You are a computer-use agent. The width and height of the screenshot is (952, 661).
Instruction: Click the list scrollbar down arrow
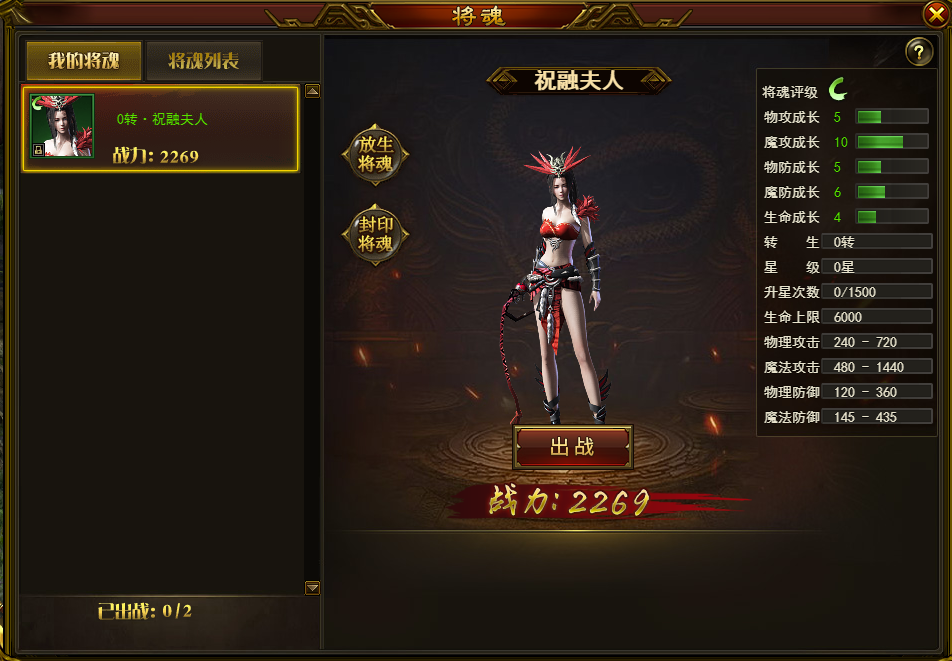[312, 587]
